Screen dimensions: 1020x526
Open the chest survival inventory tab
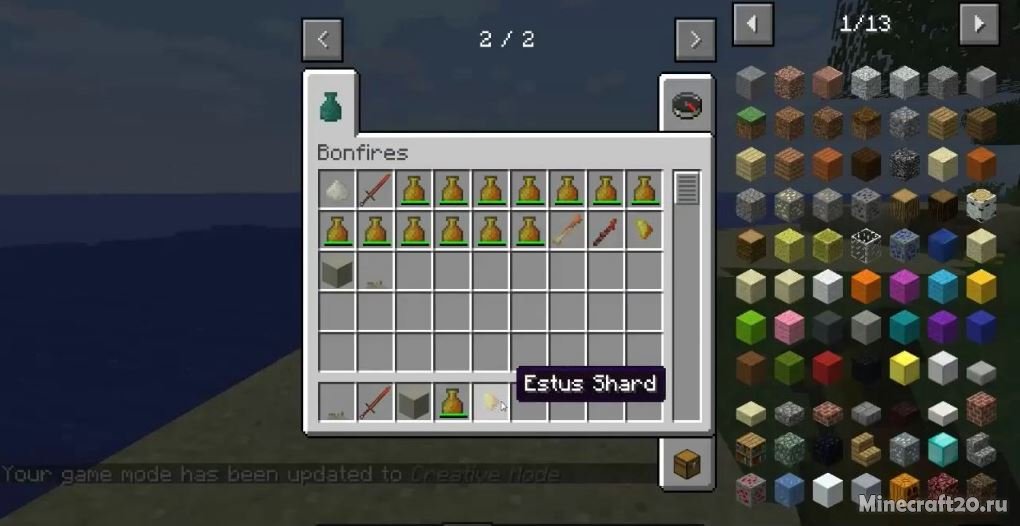coord(687,465)
